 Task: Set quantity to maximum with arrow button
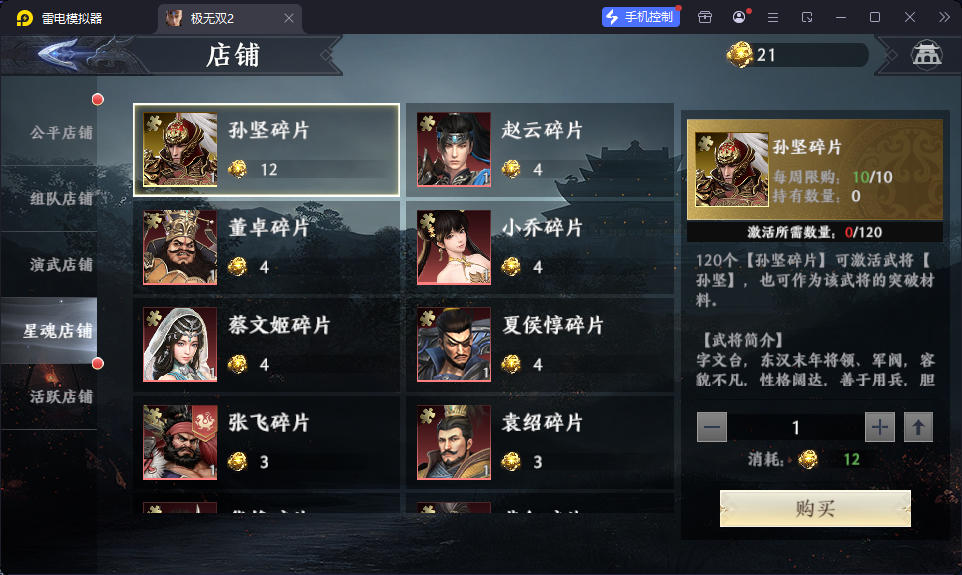click(918, 428)
